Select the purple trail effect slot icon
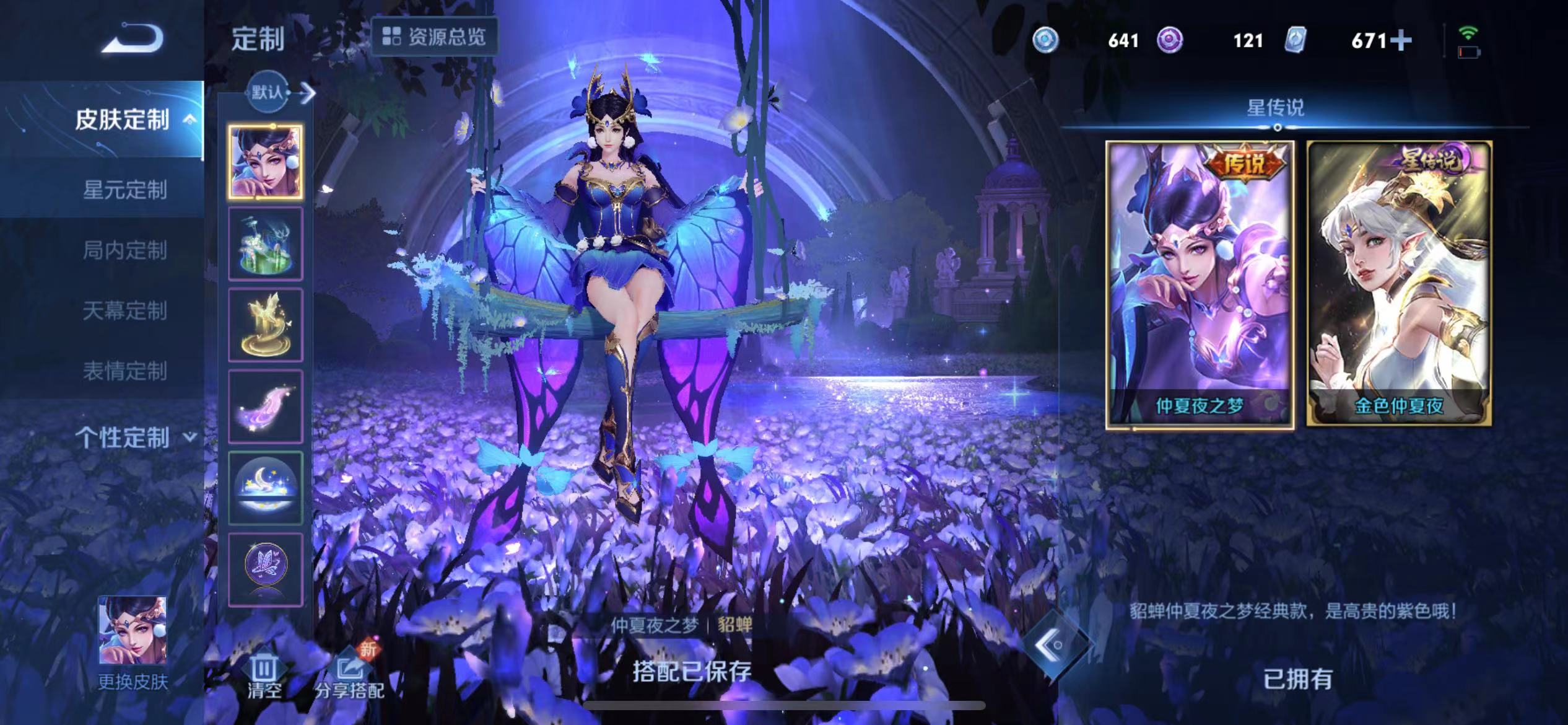The height and width of the screenshot is (725, 1568). tap(265, 405)
